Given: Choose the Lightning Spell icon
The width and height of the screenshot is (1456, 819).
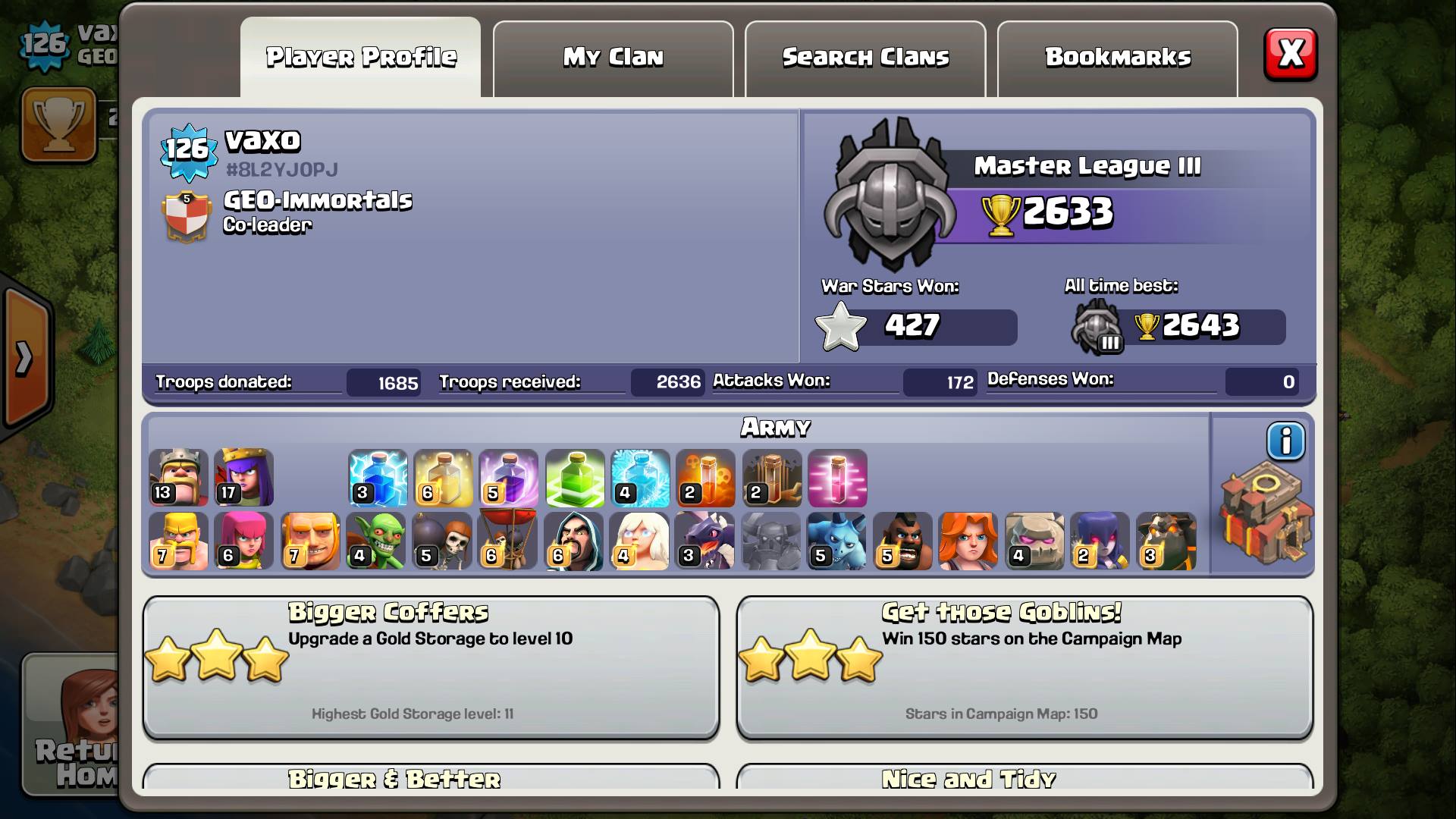Looking at the screenshot, I should coord(378,478).
